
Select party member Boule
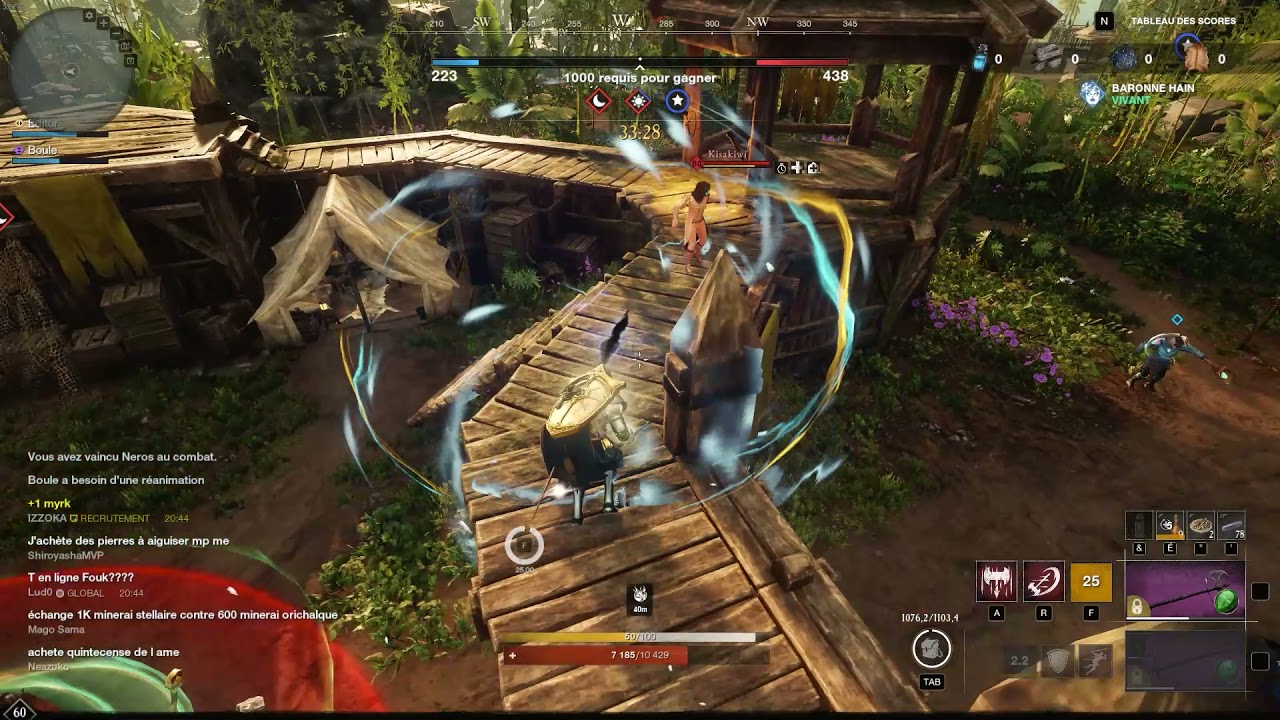pyautogui.click(x=43, y=150)
